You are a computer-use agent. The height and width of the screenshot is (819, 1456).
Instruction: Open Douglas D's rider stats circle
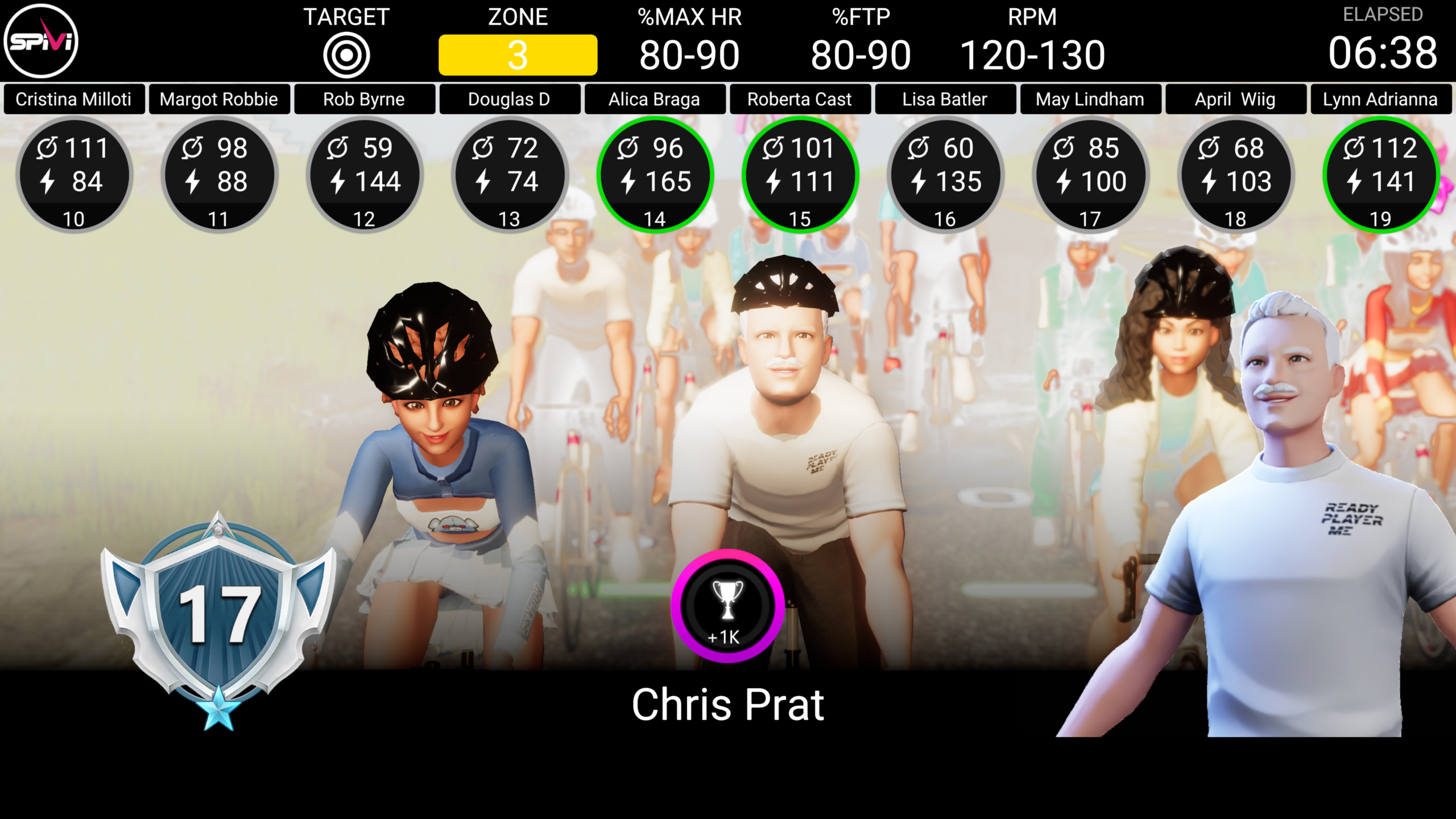[509, 175]
